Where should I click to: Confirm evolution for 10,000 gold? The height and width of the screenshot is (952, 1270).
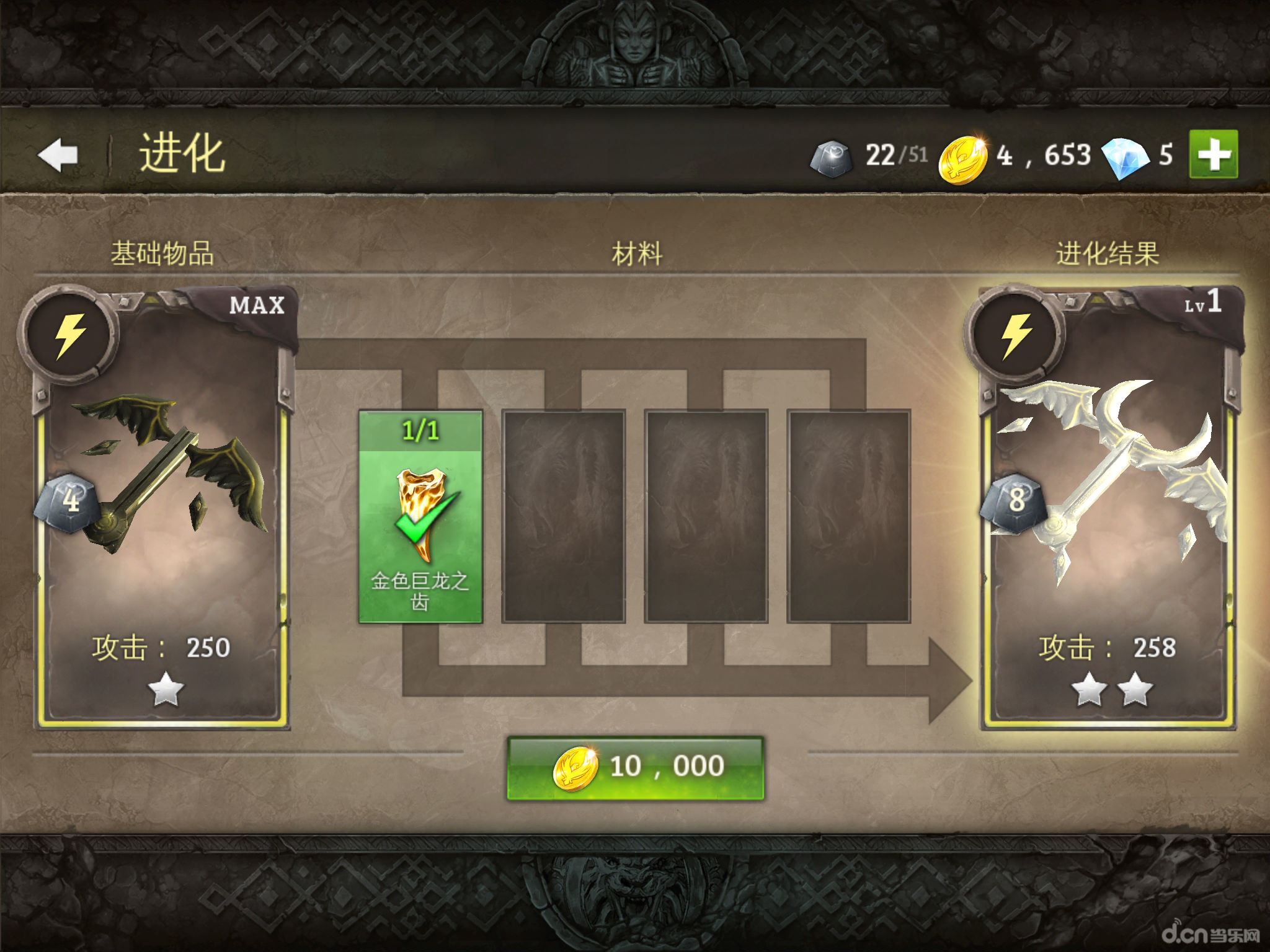636,767
